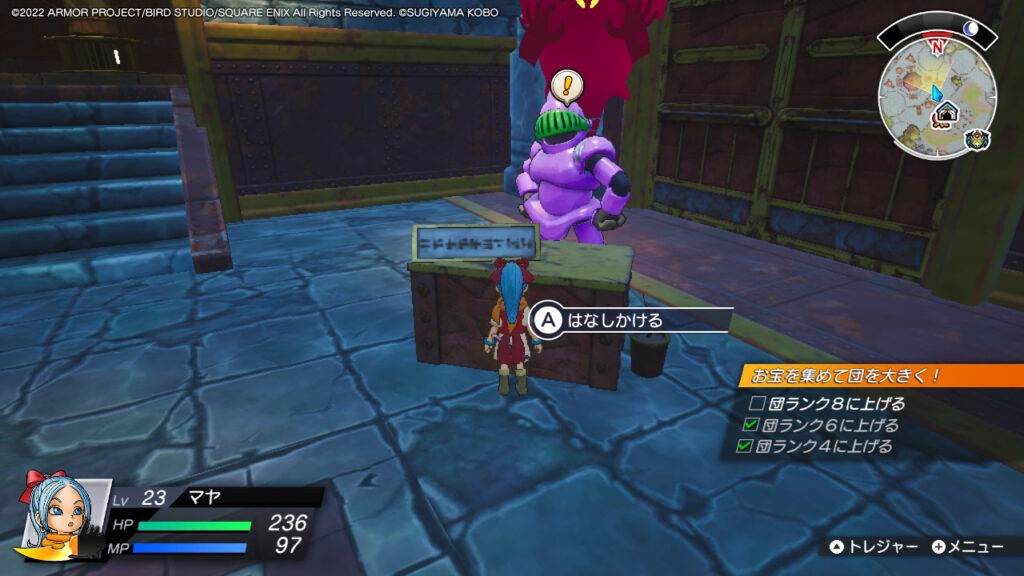Select the はなしかける talk prompt
This screenshot has height=576, width=1024.
tap(614, 320)
